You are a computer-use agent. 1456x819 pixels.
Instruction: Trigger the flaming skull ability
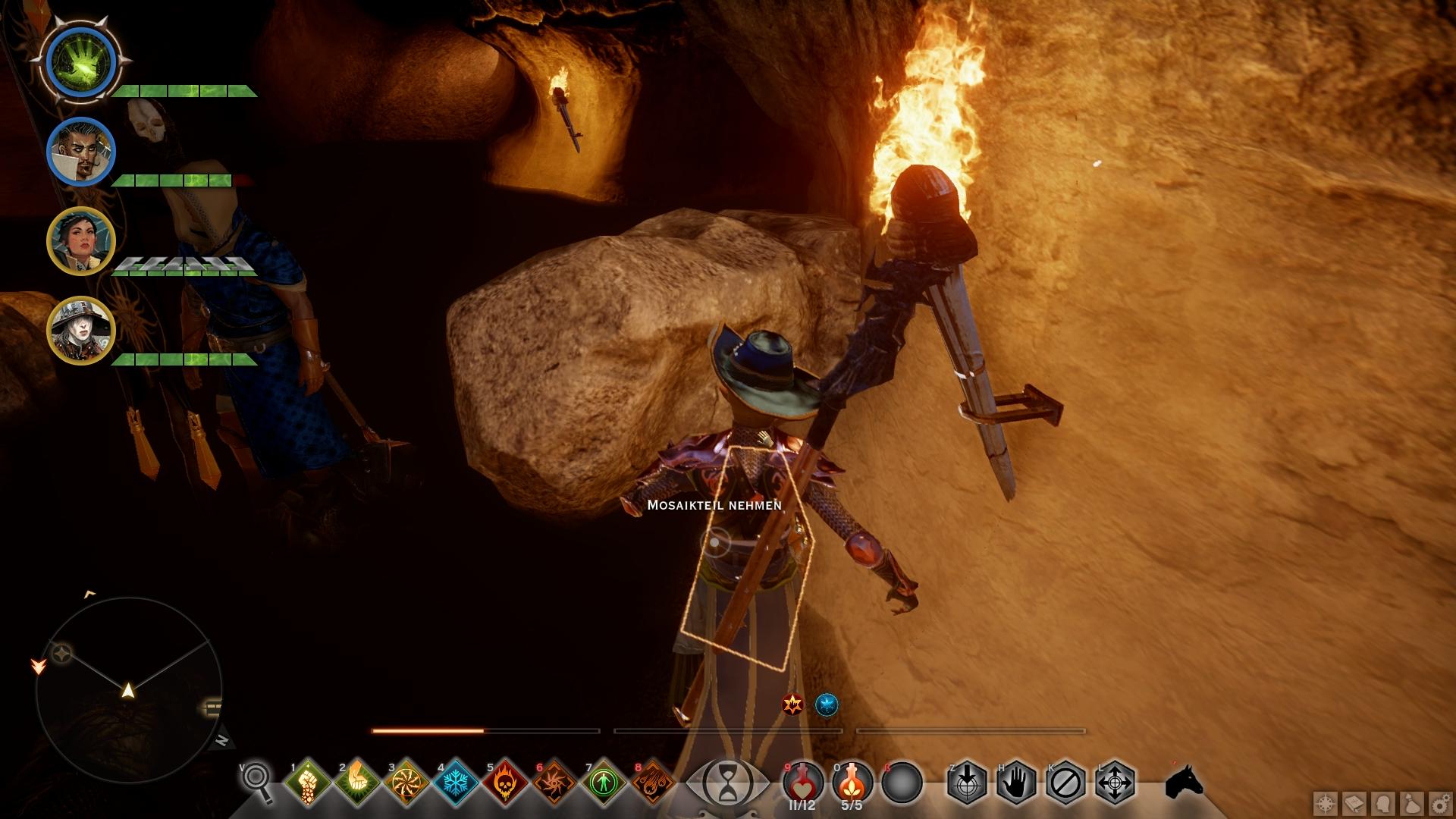pos(505,781)
